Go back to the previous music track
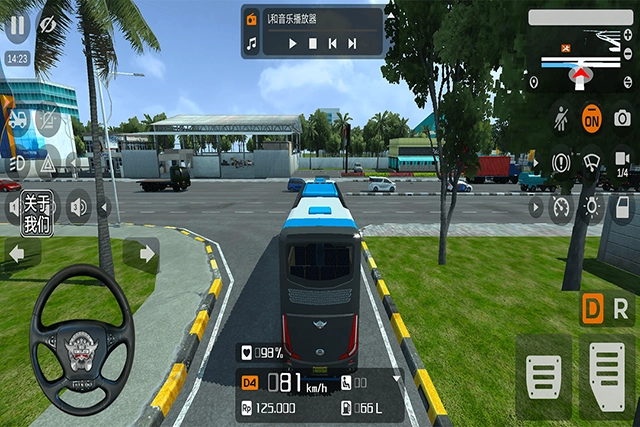The width and height of the screenshot is (640, 427). [x=333, y=44]
